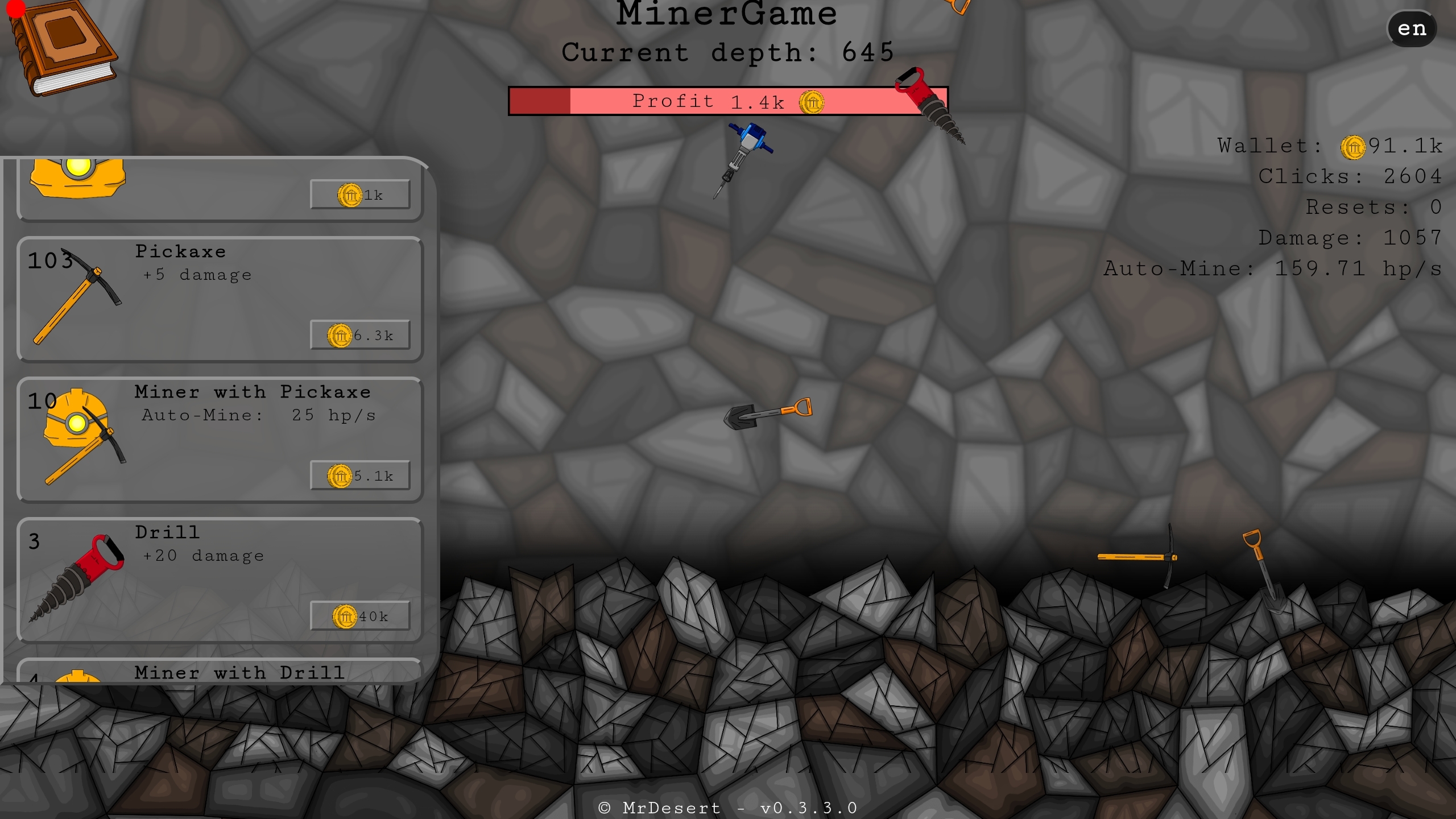Switch the language using the en button

point(1412,28)
